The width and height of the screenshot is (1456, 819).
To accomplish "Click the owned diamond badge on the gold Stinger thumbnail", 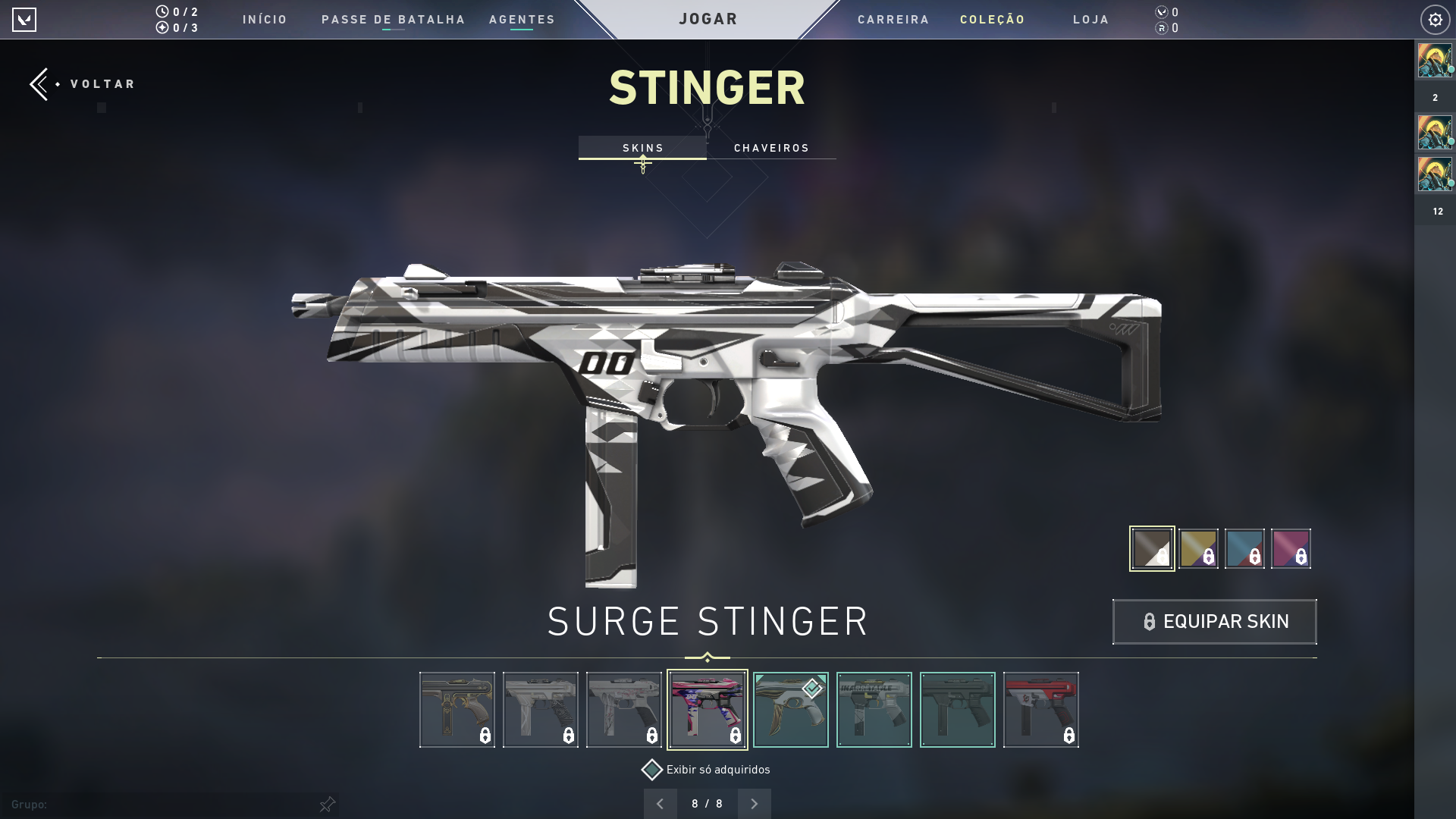I will [x=814, y=688].
